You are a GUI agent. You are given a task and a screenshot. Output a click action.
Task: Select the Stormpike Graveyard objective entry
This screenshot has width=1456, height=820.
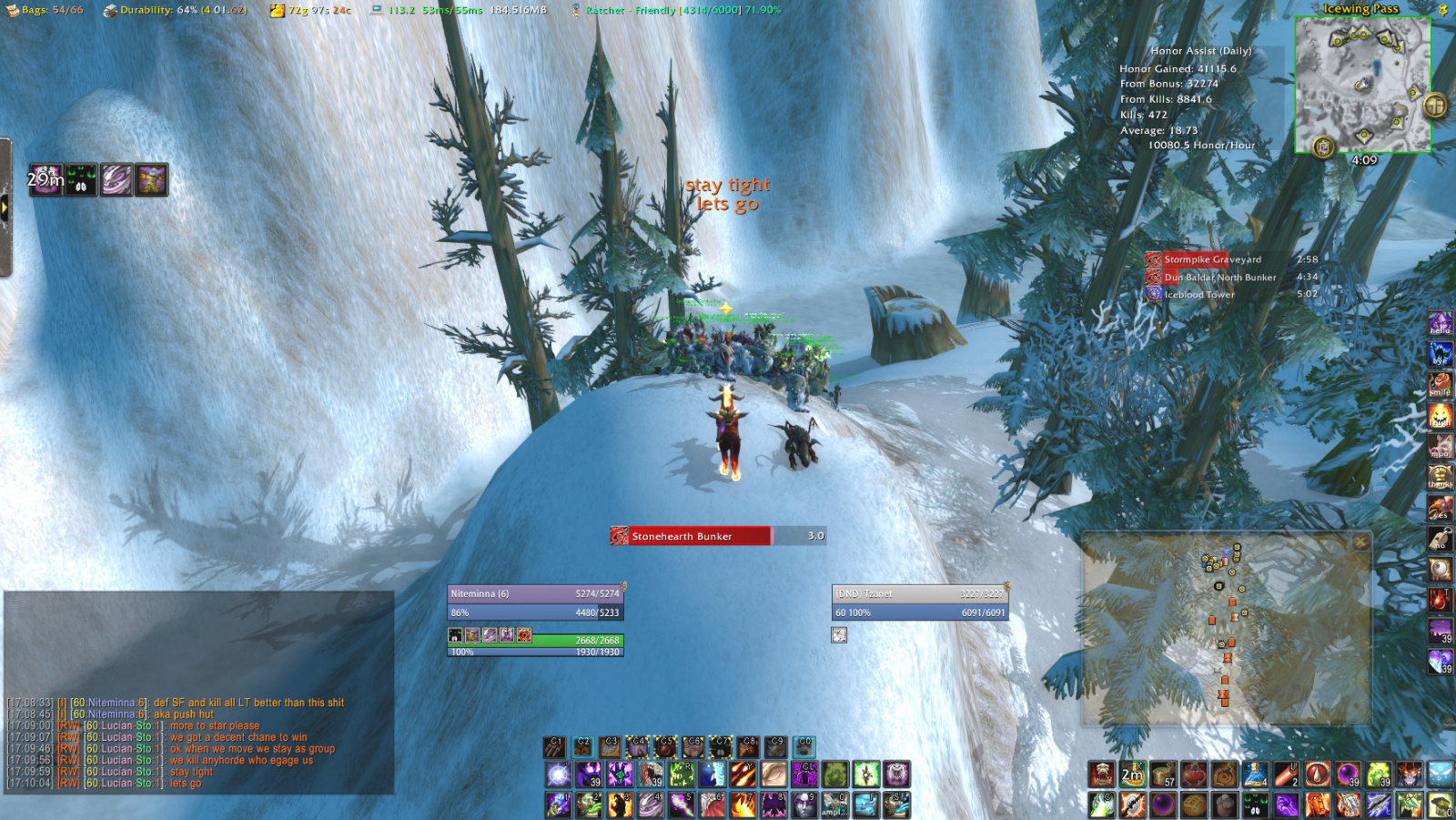(1210, 259)
